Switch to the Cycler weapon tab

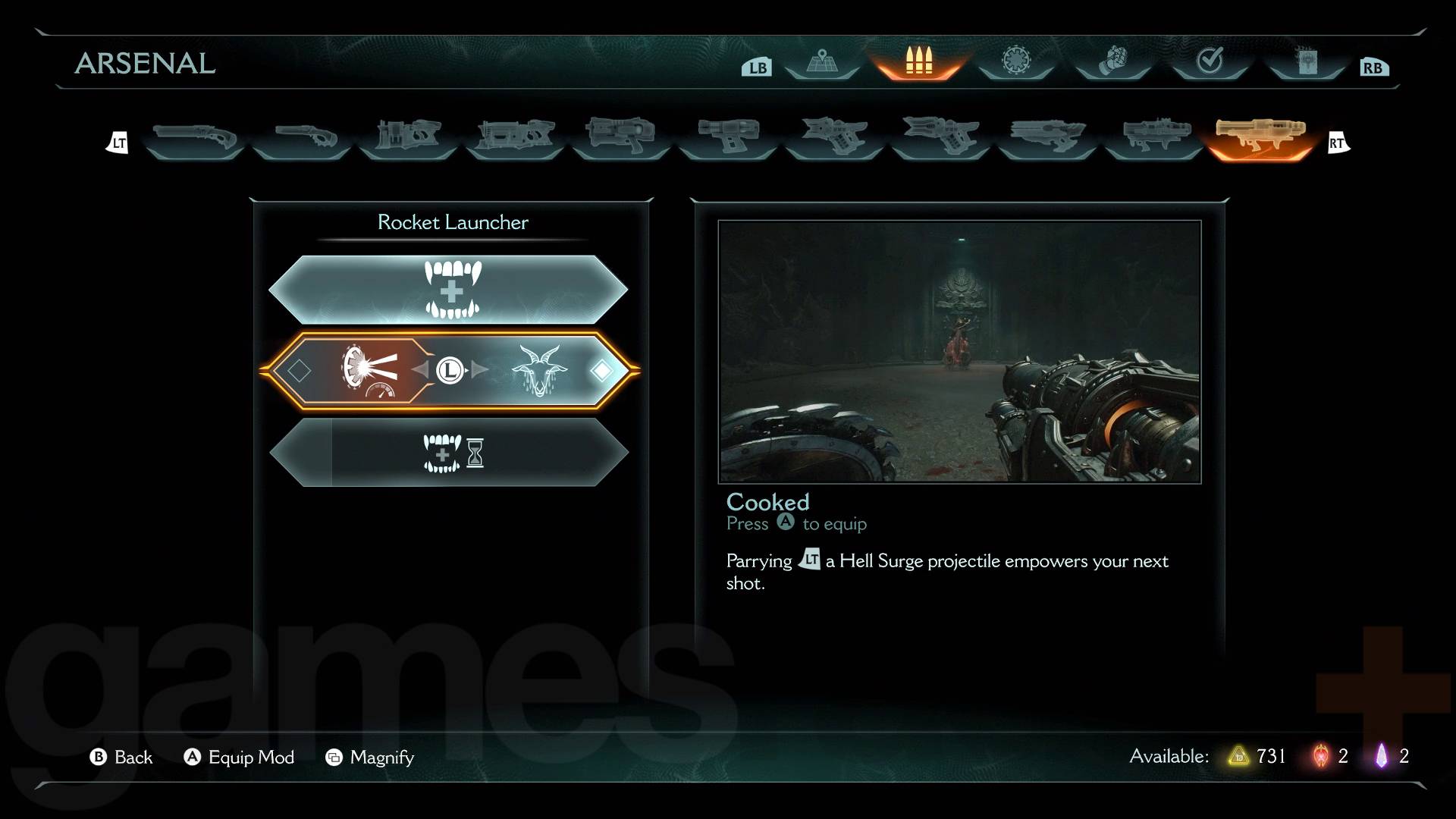tap(728, 137)
